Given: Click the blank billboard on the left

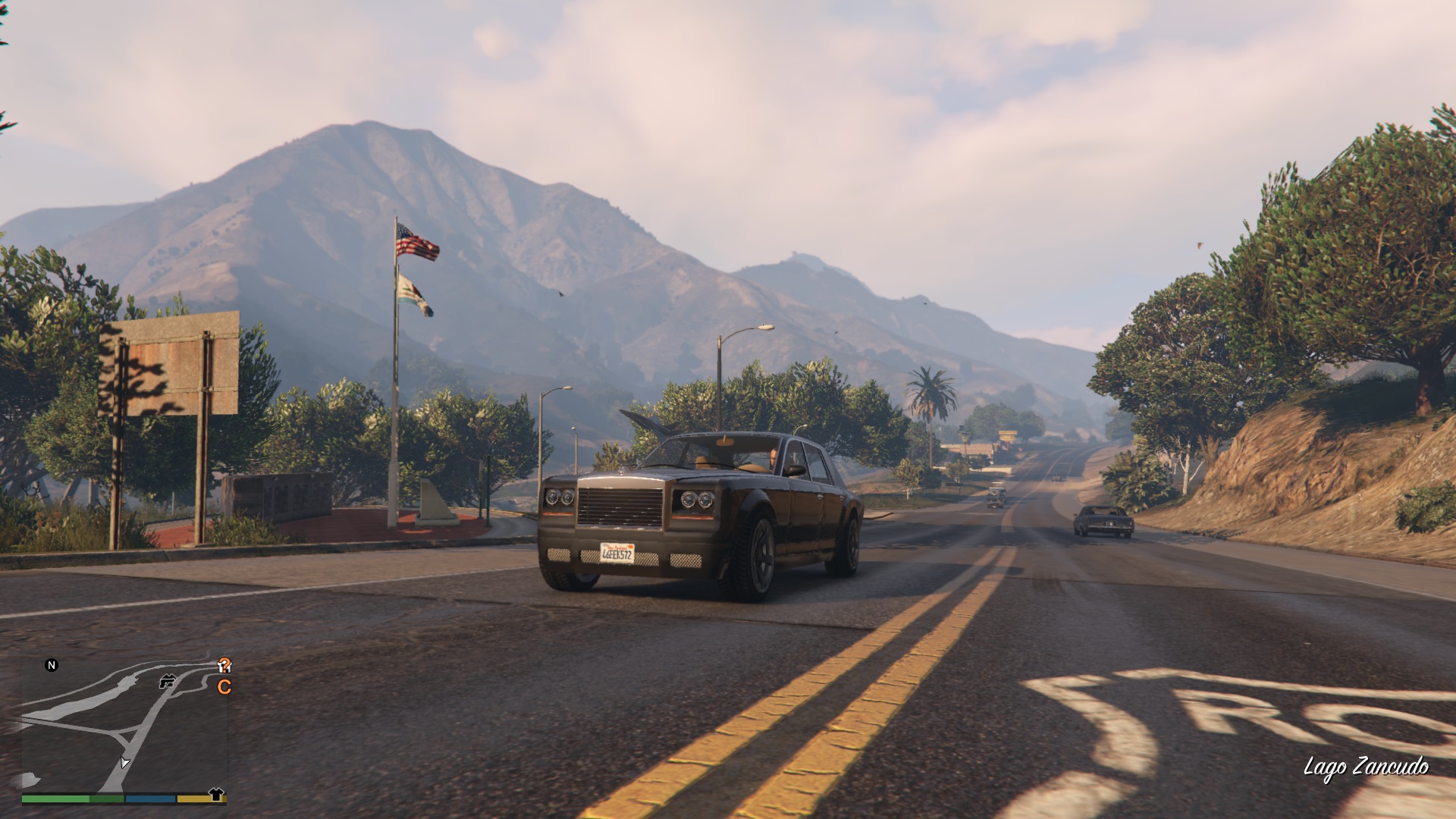Looking at the screenshot, I should pos(168,364).
